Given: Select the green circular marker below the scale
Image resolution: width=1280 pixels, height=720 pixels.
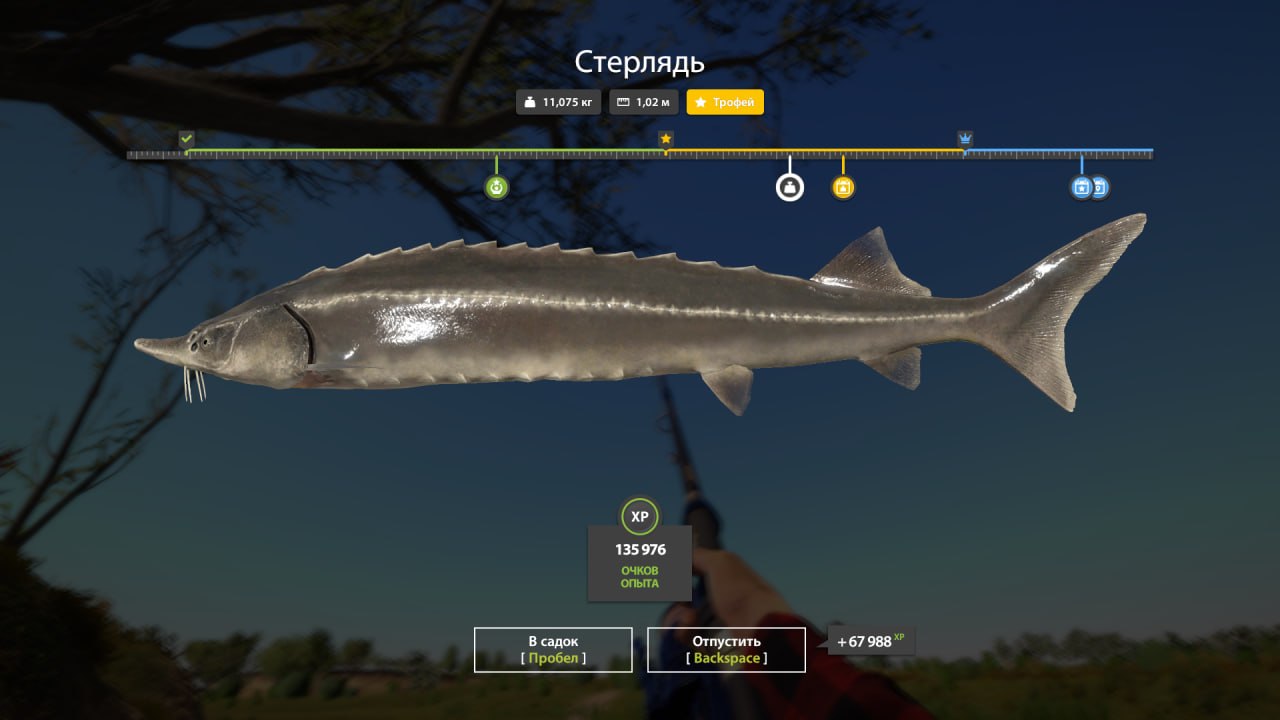Looking at the screenshot, I should [x=497, y=187].
